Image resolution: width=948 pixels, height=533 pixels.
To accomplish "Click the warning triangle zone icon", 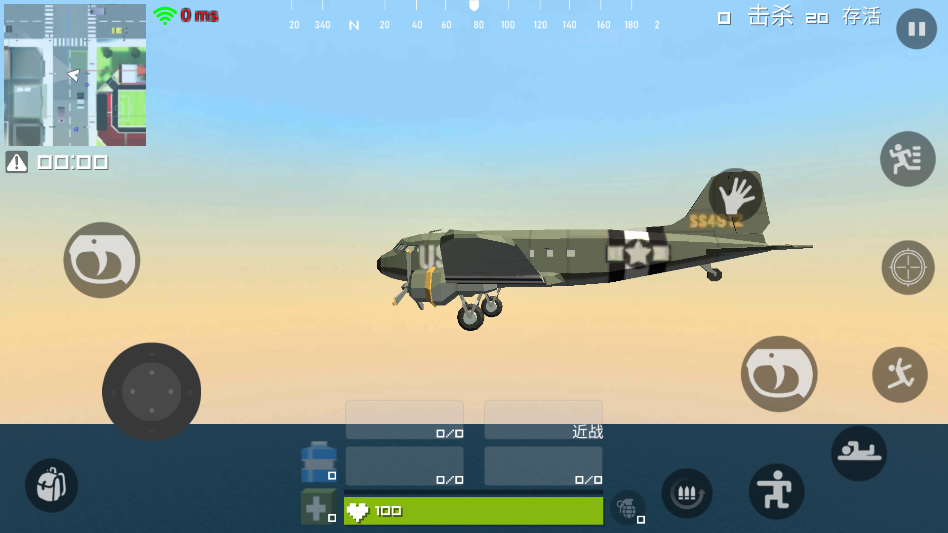I will [17, 162].
